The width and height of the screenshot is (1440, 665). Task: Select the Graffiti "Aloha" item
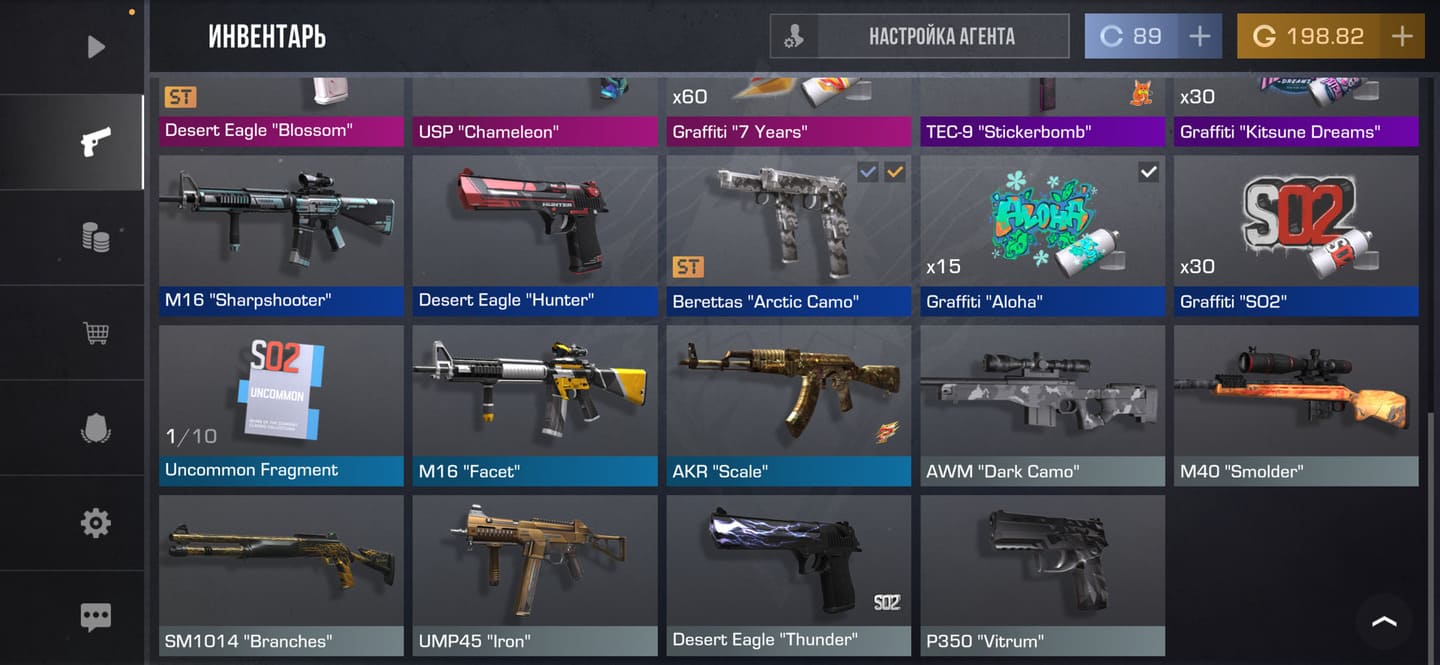[1043, 235]
